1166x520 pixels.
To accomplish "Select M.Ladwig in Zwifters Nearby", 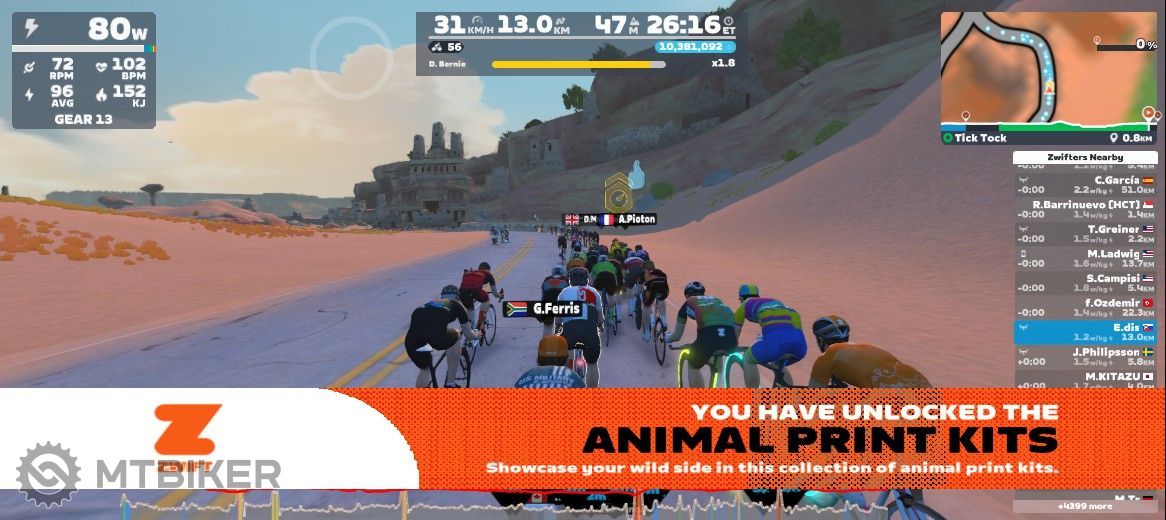I will tap(1085, 258).
